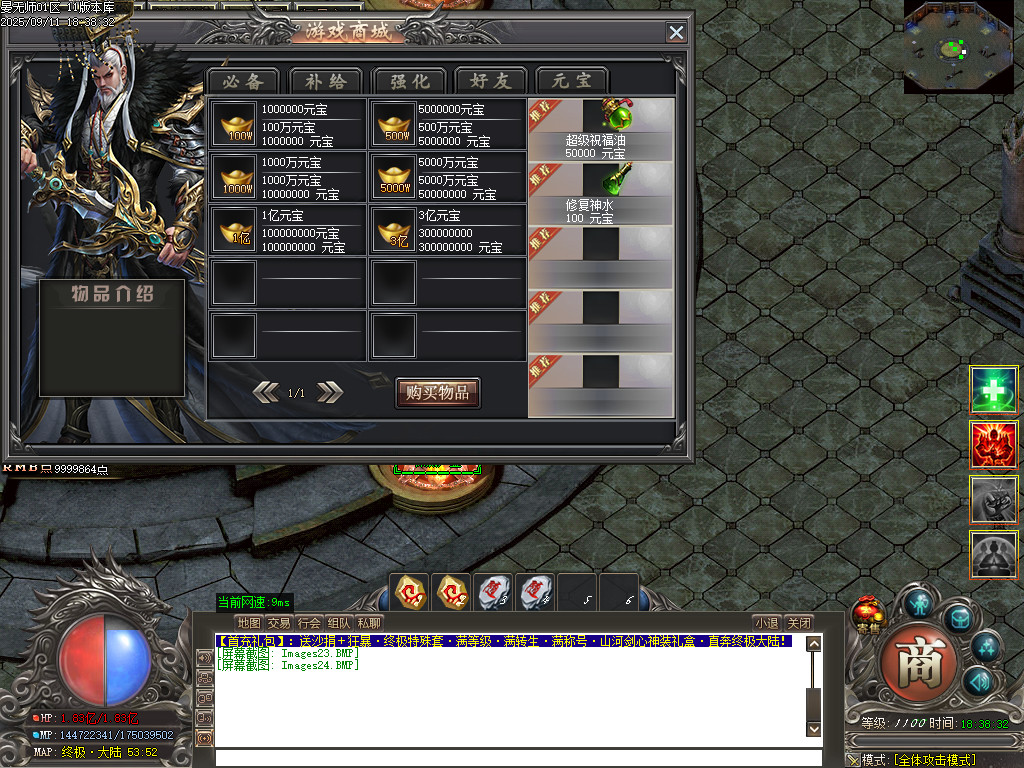Screen dimensions: 1024x768
Task: Show the 好友 tab in shop
Action: (490, 81)
